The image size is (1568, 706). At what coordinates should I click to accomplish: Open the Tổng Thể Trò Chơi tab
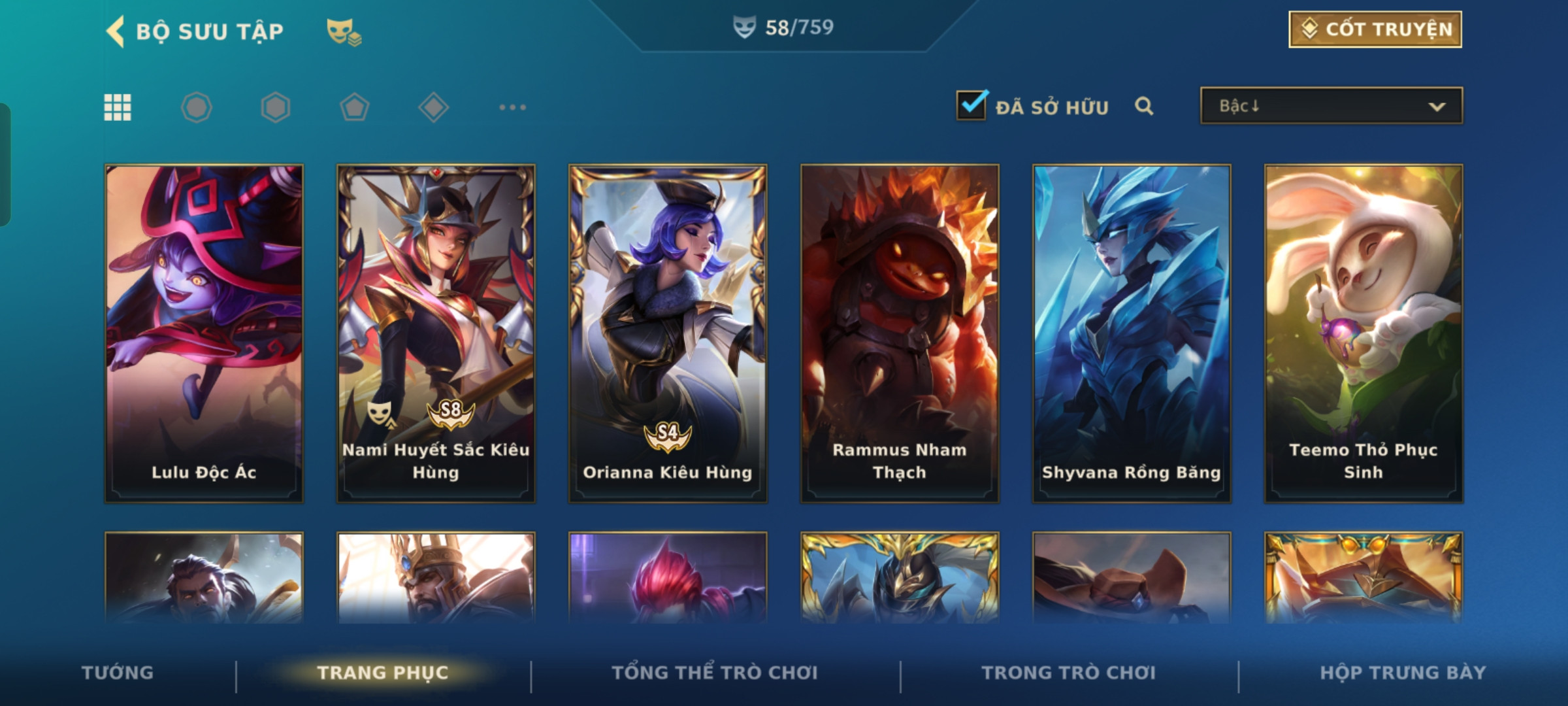pos(715,673)
